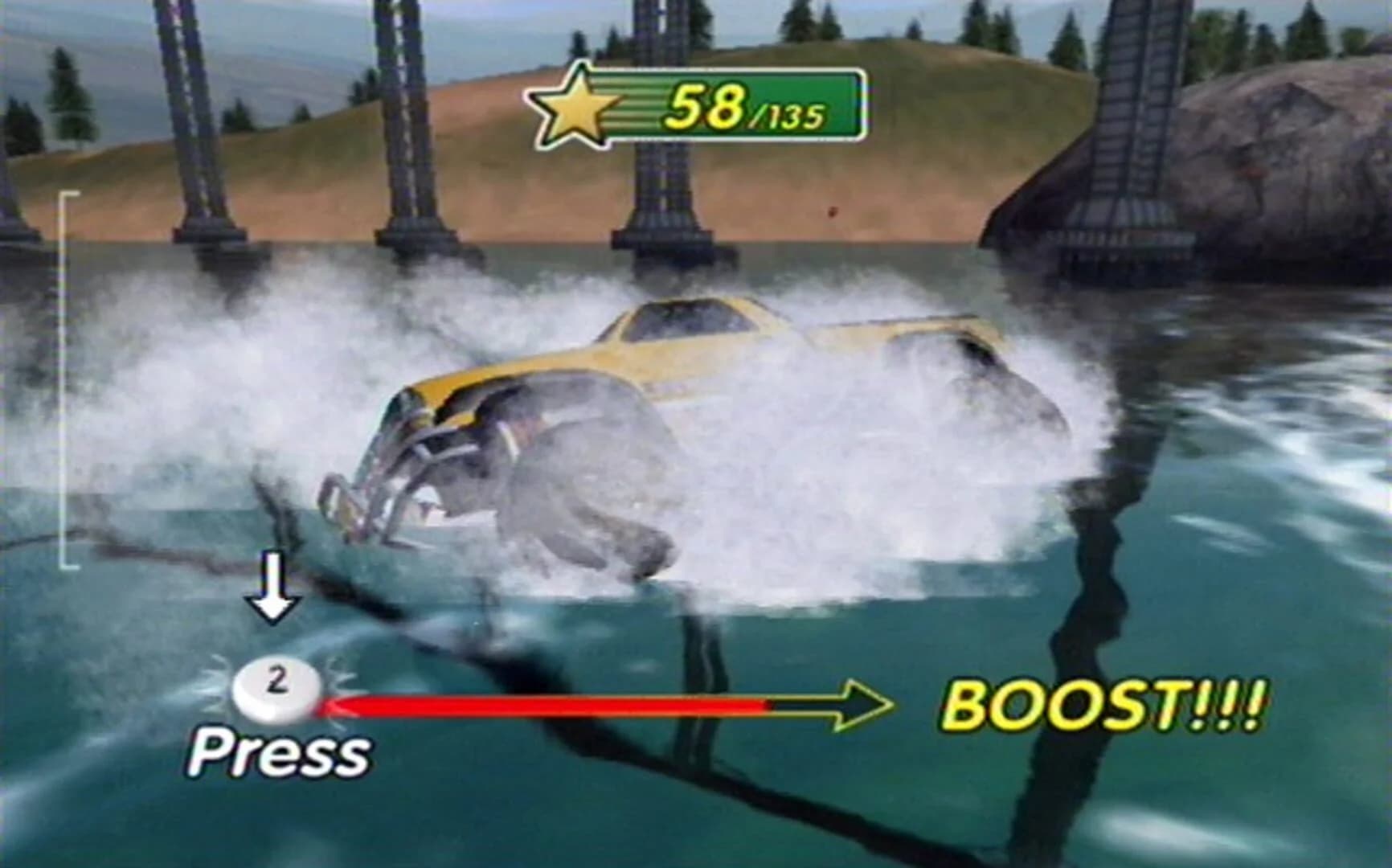Viewport: 1392px width, 868px height.
Task: Enable boost by clicking the button circle
Action: pyautogui.click(x=277, y=685)
